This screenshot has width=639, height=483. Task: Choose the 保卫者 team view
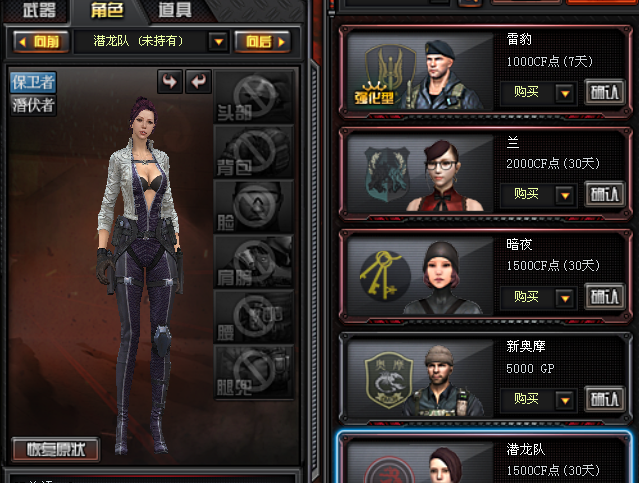pyautogui.click(x=33, y=83)
